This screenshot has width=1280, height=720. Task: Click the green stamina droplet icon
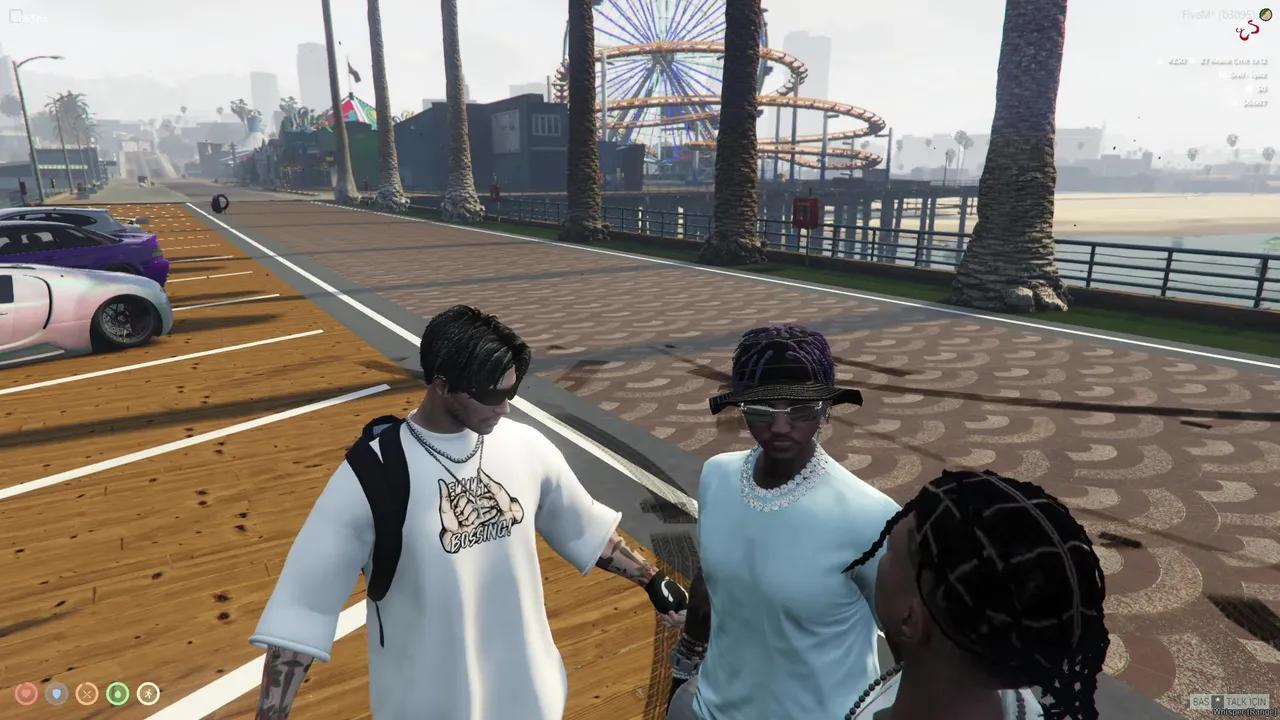(117, 693)
